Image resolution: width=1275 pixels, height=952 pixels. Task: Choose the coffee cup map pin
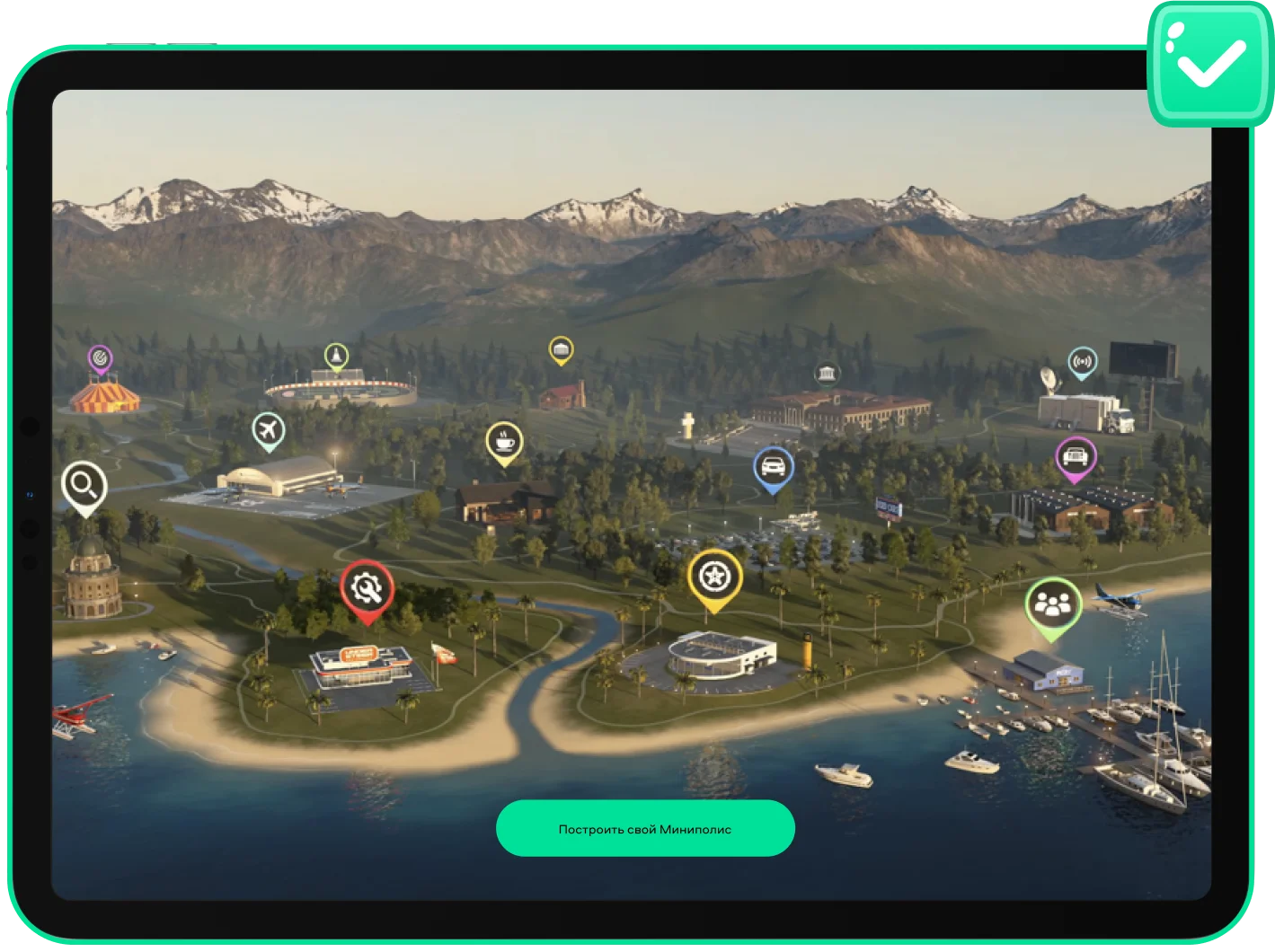[x=504, y=442]
